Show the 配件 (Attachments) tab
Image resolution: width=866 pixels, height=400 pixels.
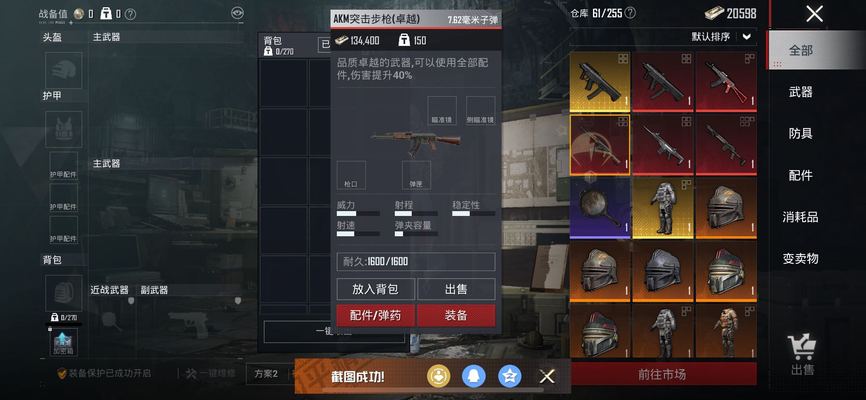pos(801,175)
